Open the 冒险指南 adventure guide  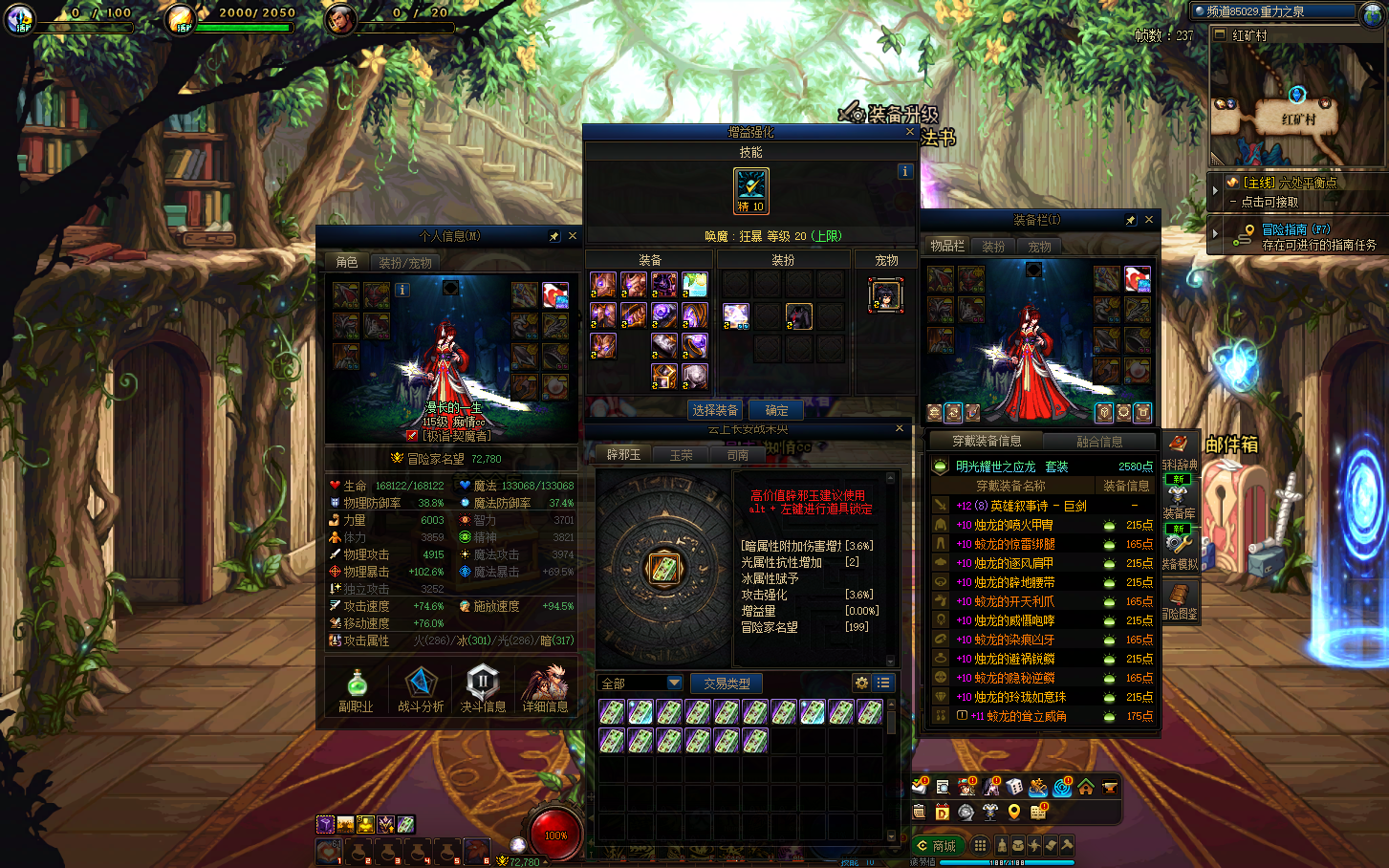point(1294,229)
